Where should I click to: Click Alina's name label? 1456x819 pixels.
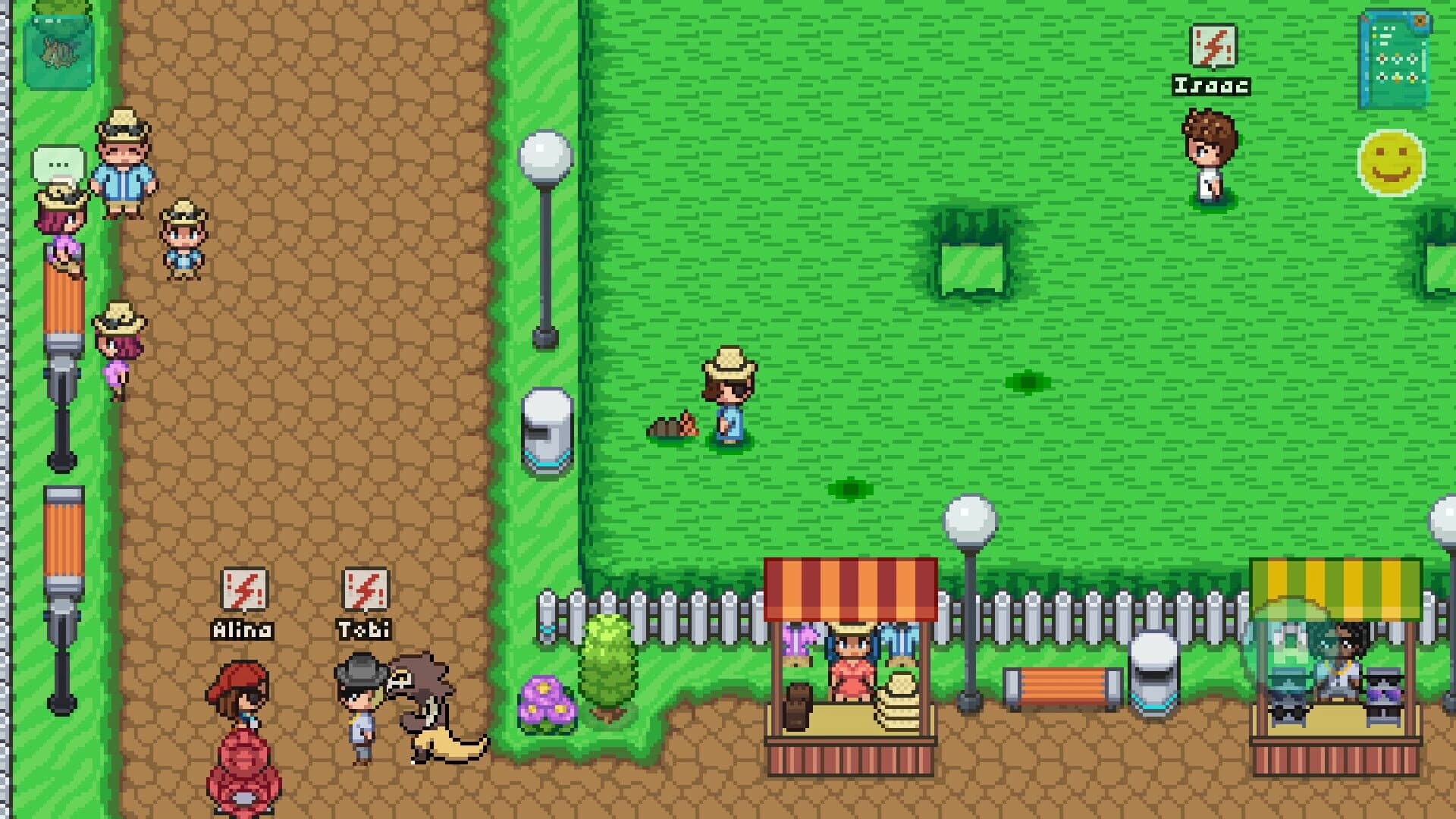click(243, 629)
